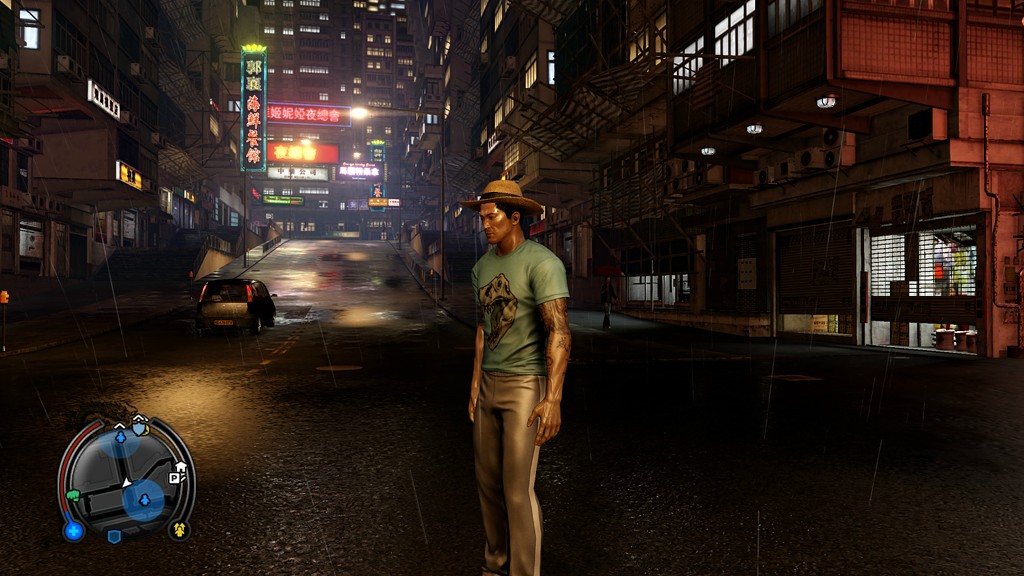Click the white player arrow on minimap

pyautogui.click(x=127, y=483)
